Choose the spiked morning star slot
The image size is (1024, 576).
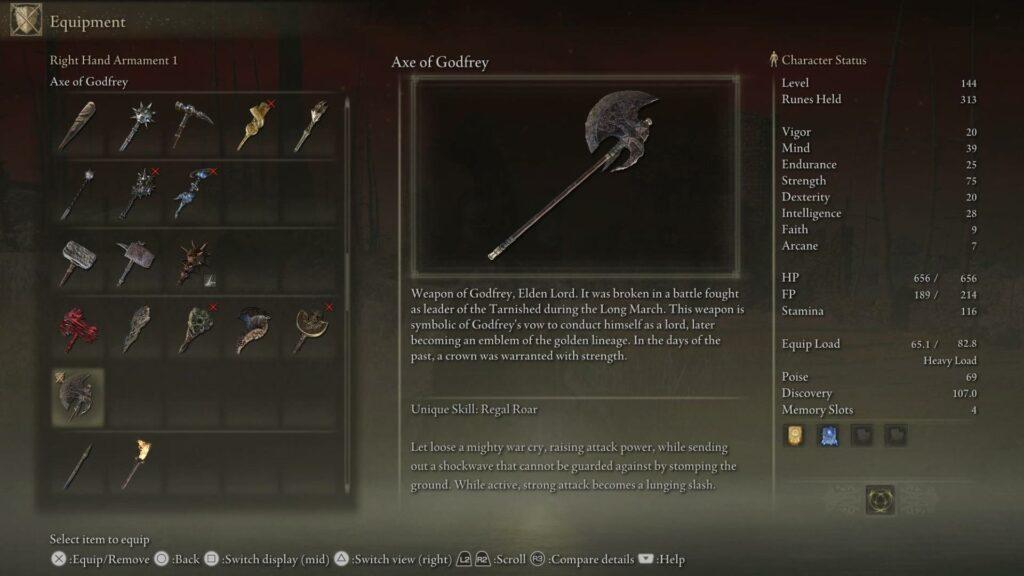[x=136, y=125]
